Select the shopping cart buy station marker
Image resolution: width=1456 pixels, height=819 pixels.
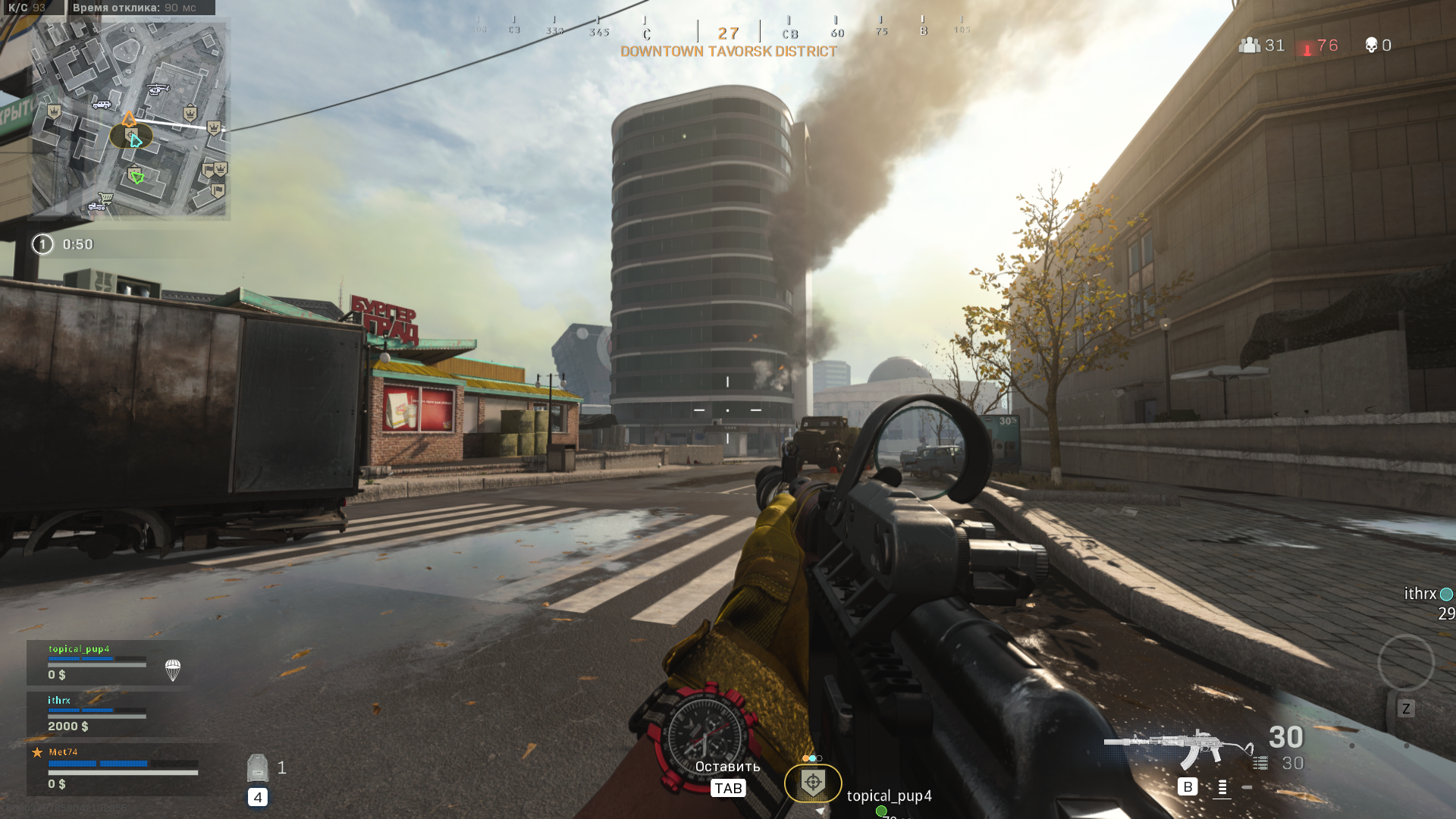tap(106, 199)
